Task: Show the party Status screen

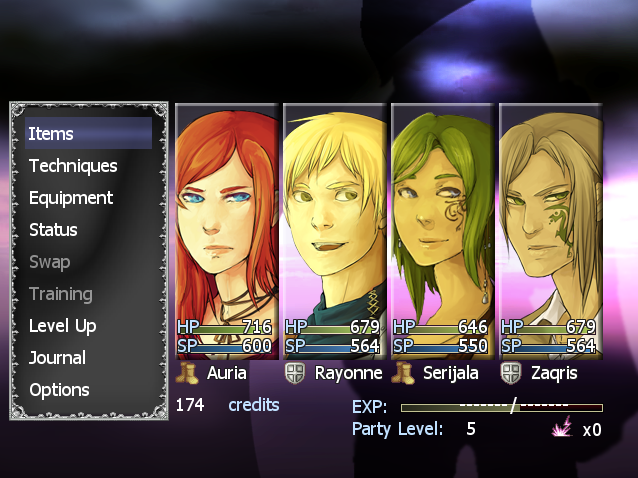Action: pos(53,230)
